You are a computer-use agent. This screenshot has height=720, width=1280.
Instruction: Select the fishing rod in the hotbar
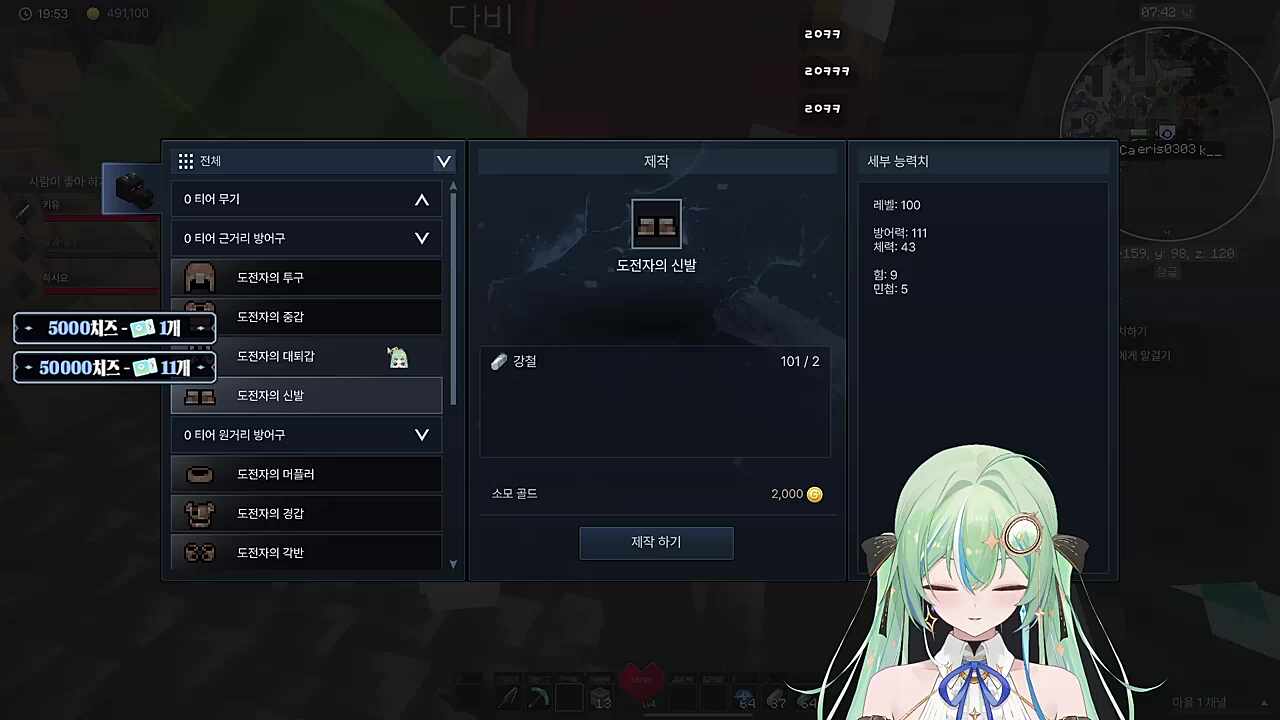(540, 697)
